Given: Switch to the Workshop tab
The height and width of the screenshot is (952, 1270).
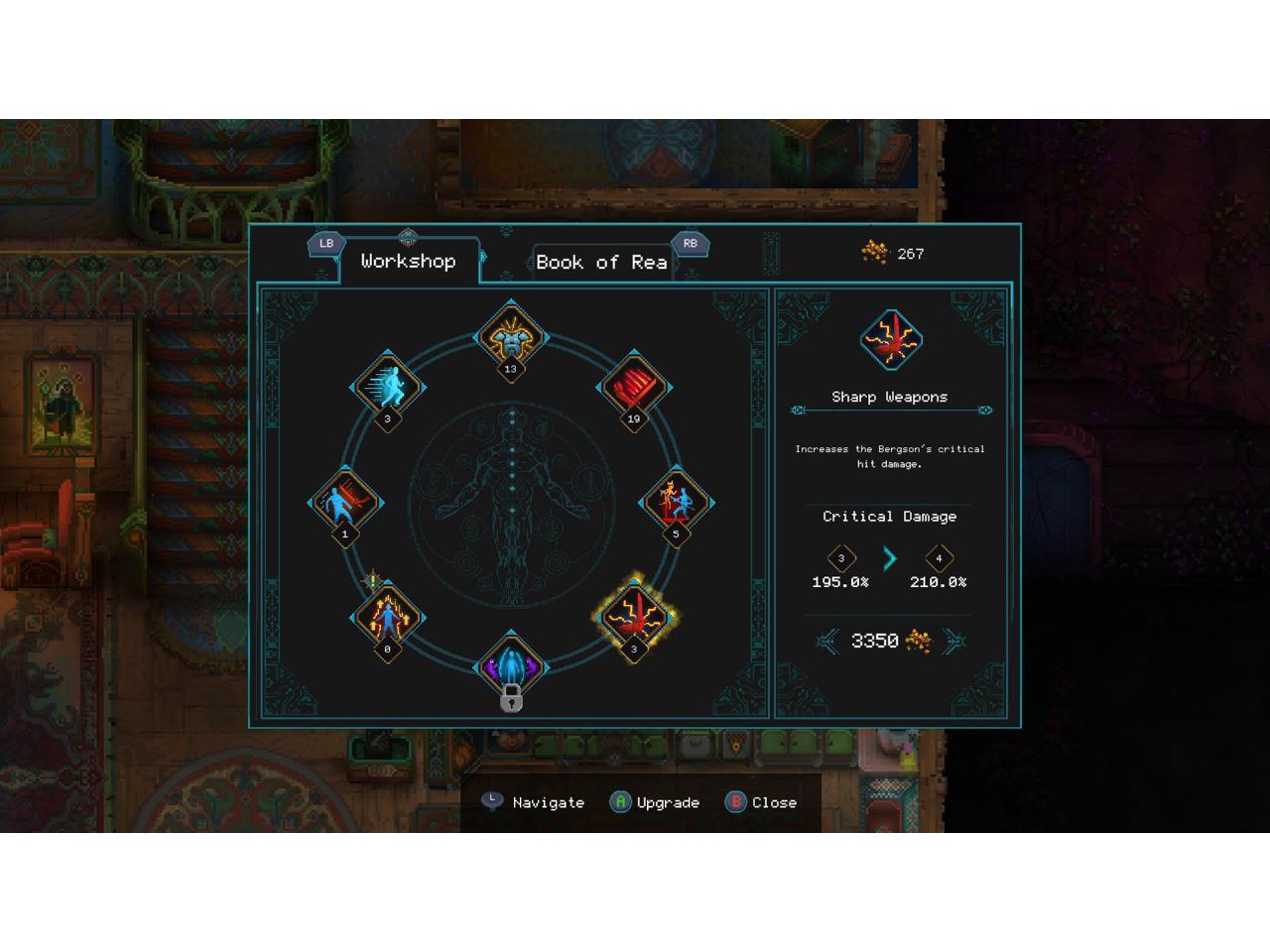Looking at the screenshot, I should click(x=408, y=262).
